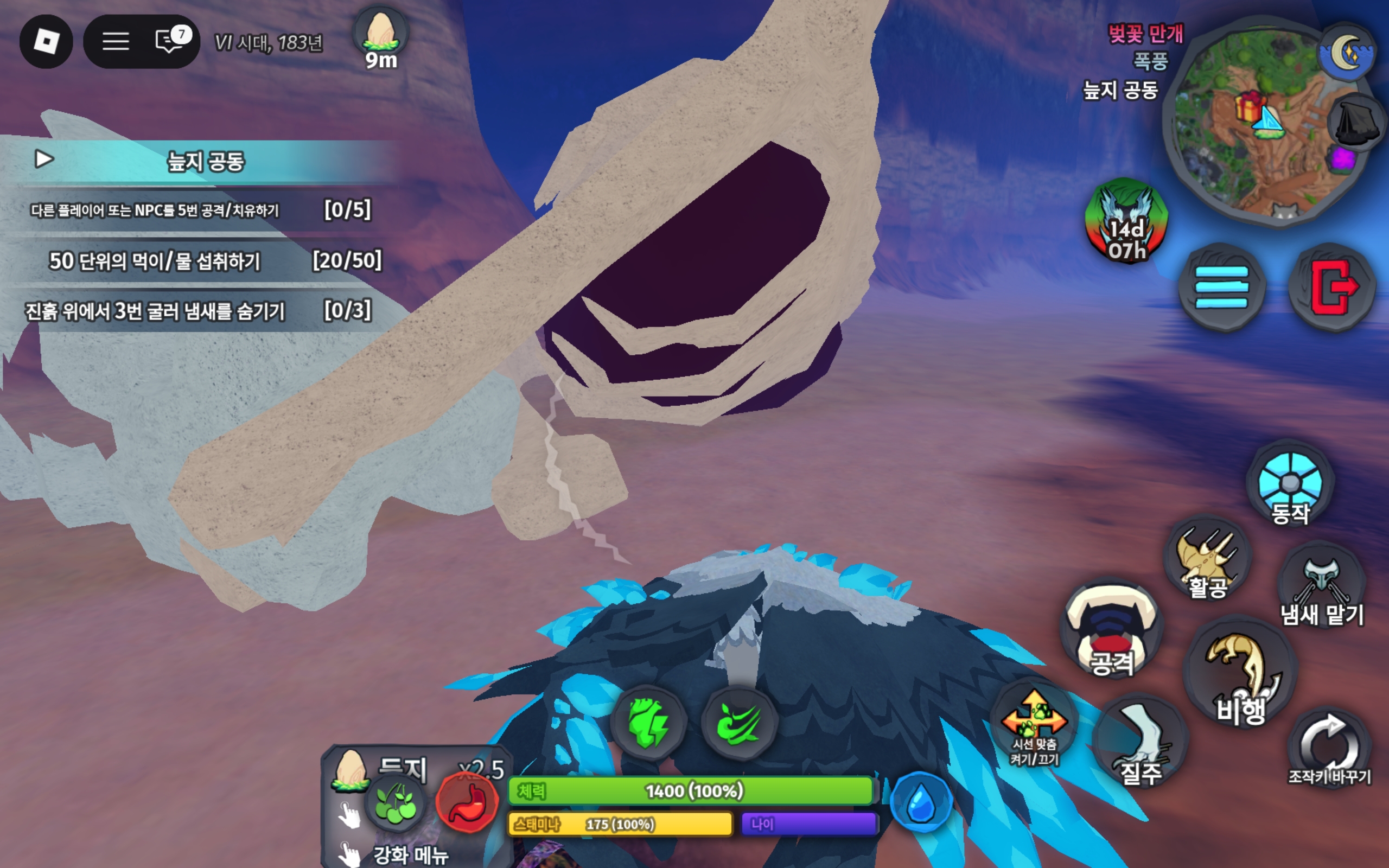Open the hamburger menu in the top bar
Screen dimensions: 1389x868
pos(116,41)
